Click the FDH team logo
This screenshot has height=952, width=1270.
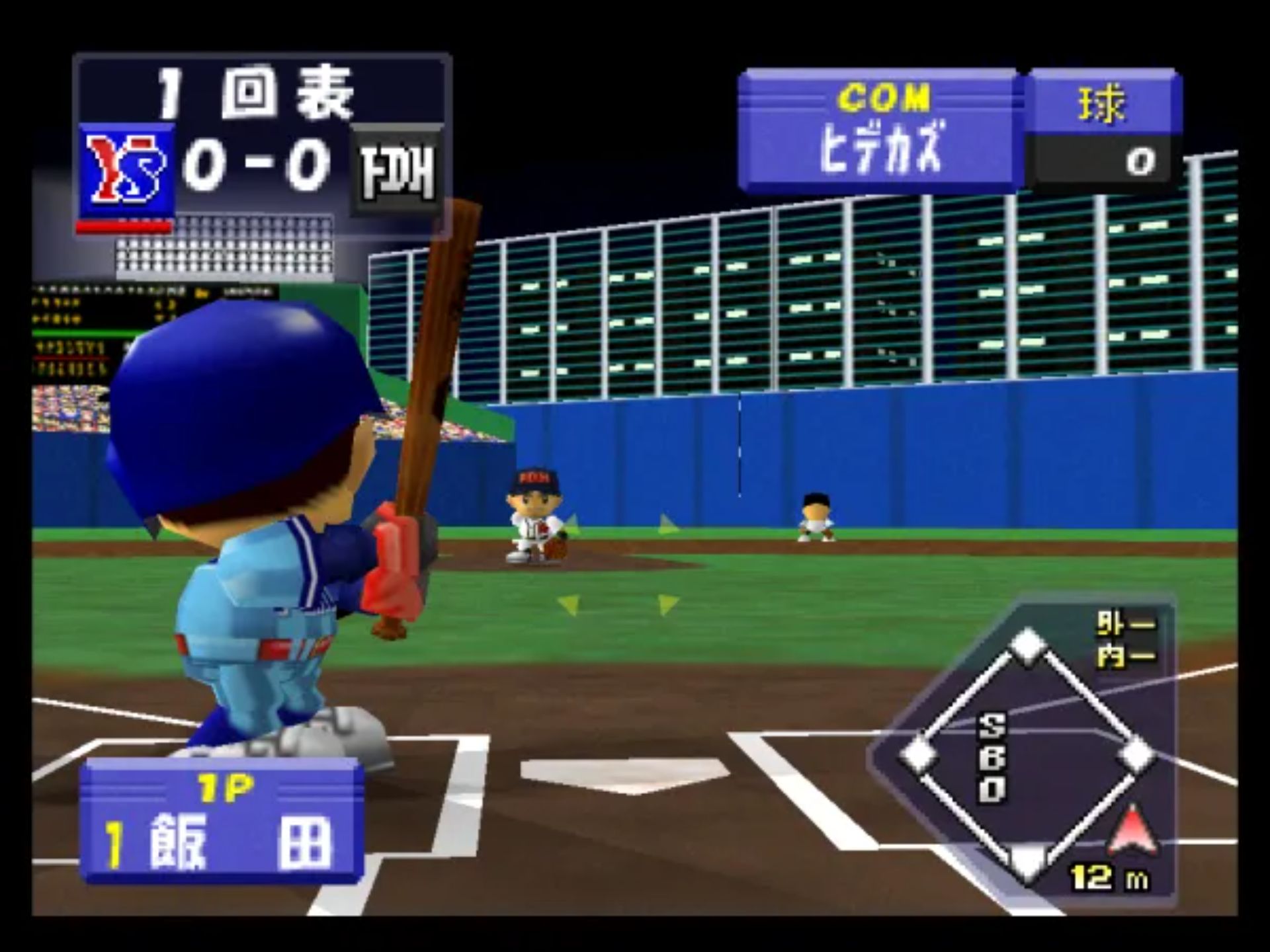(397, 172)
